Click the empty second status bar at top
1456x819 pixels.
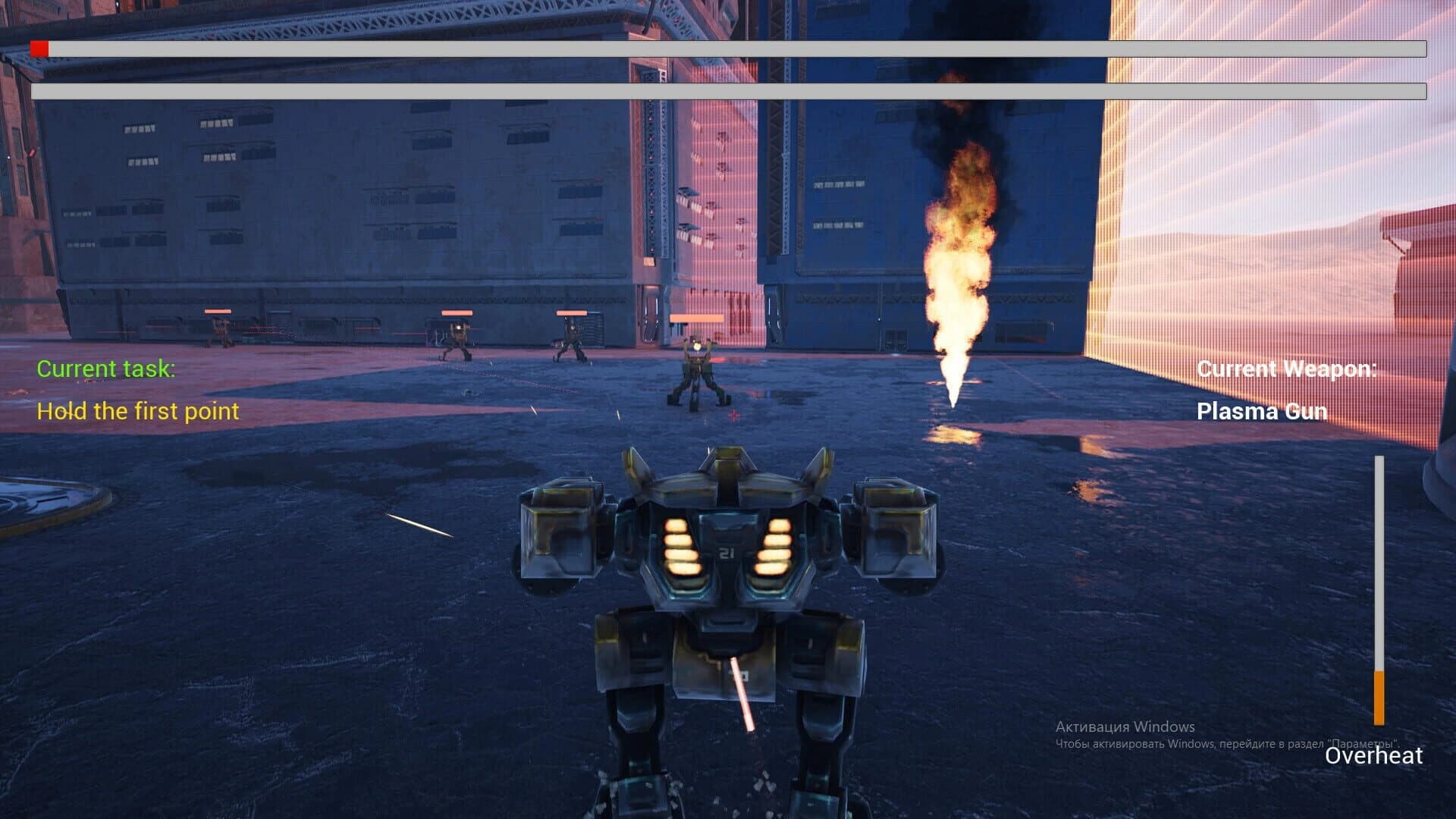click(728, 93)
